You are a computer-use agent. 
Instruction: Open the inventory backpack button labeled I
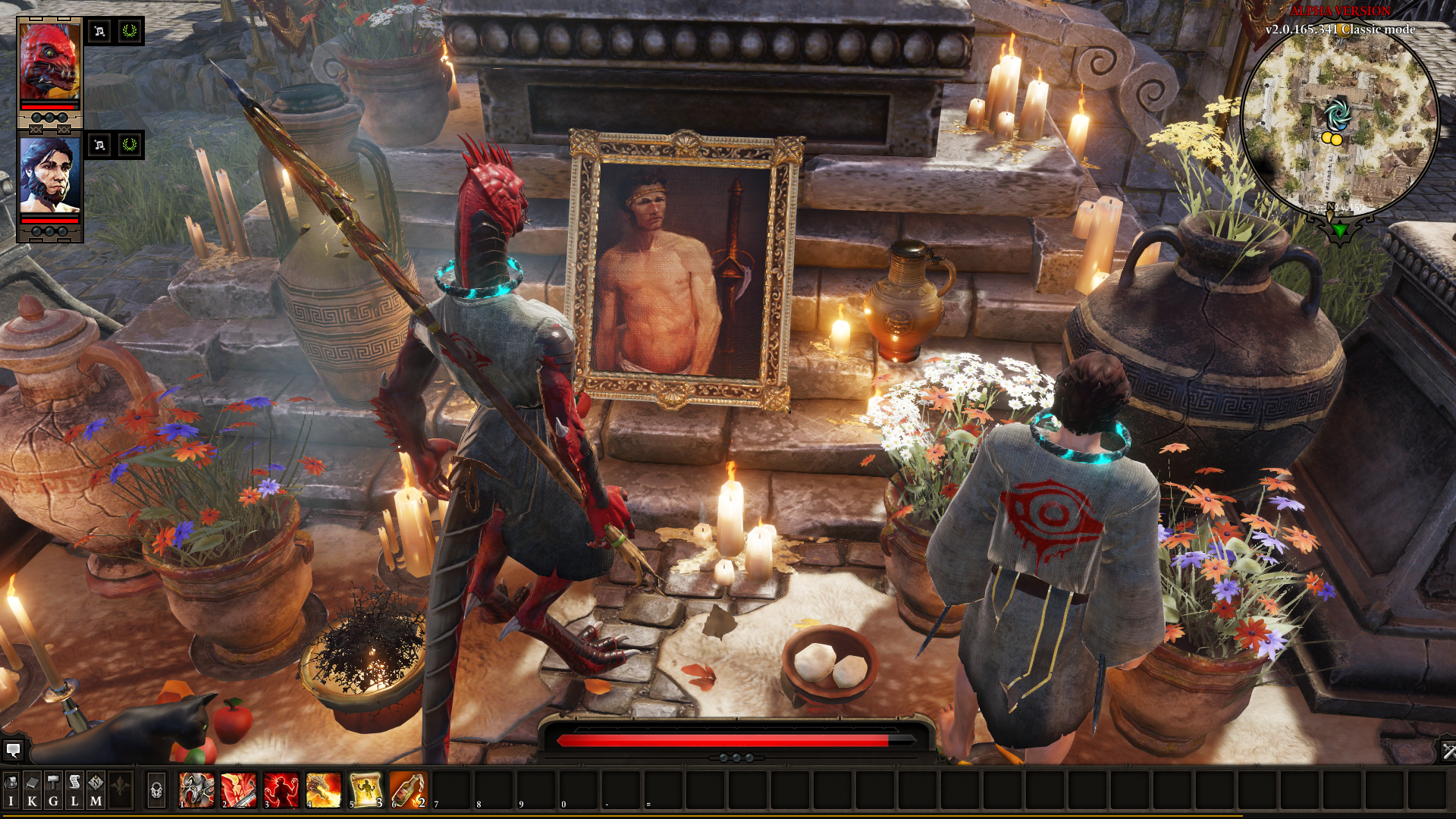11,790
